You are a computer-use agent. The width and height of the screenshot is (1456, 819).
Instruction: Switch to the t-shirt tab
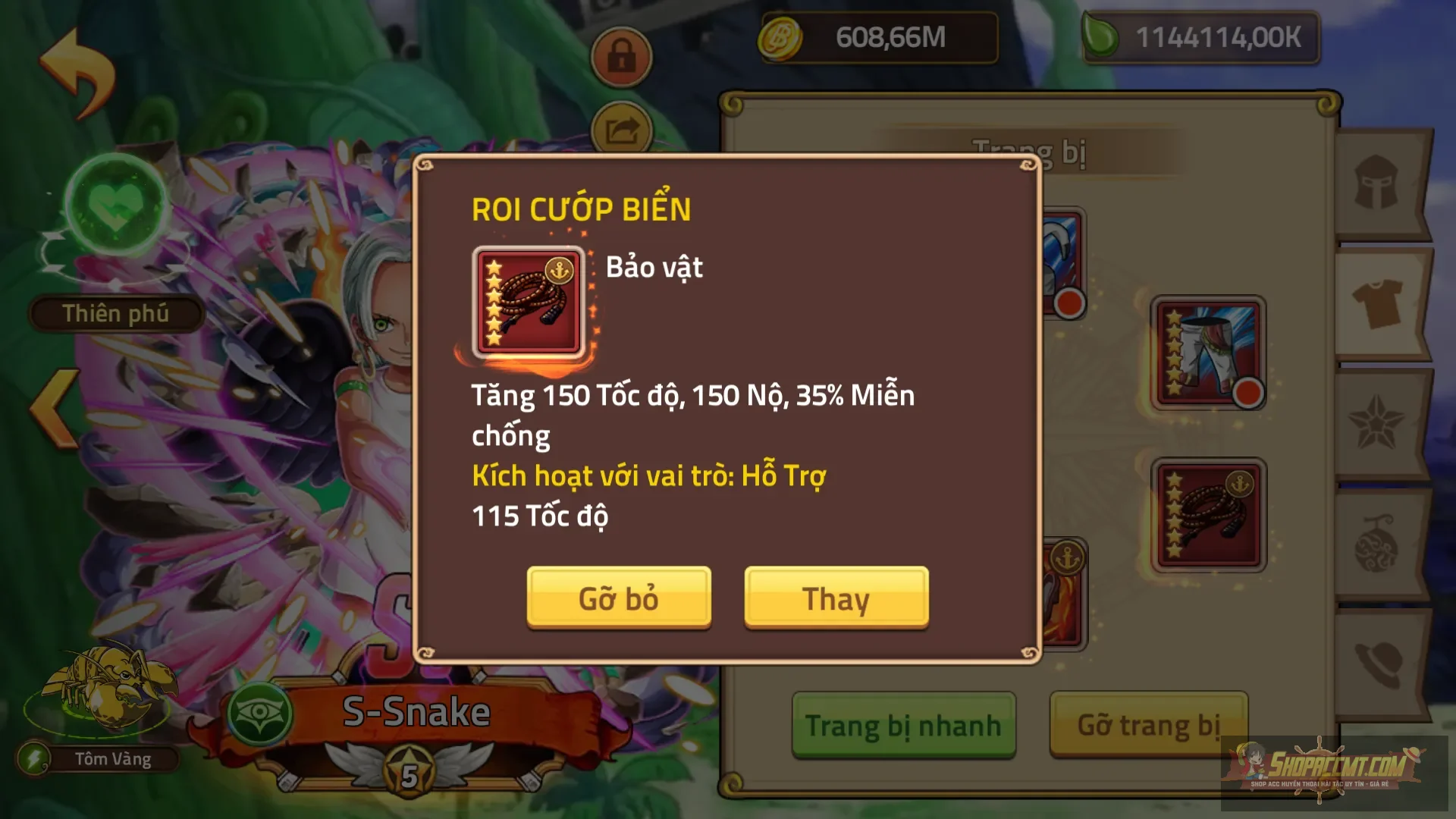point(1376,303)
